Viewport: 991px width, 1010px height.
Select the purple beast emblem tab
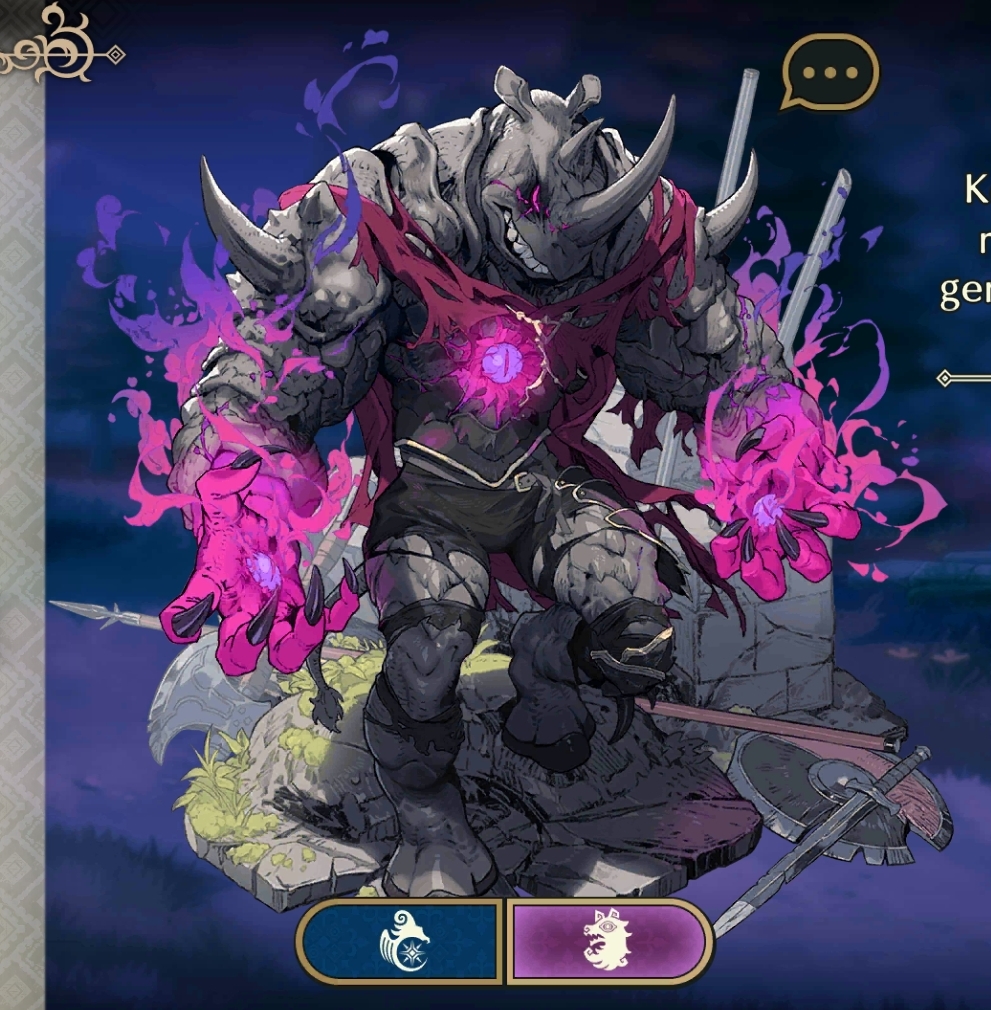(x=608, y=941)
